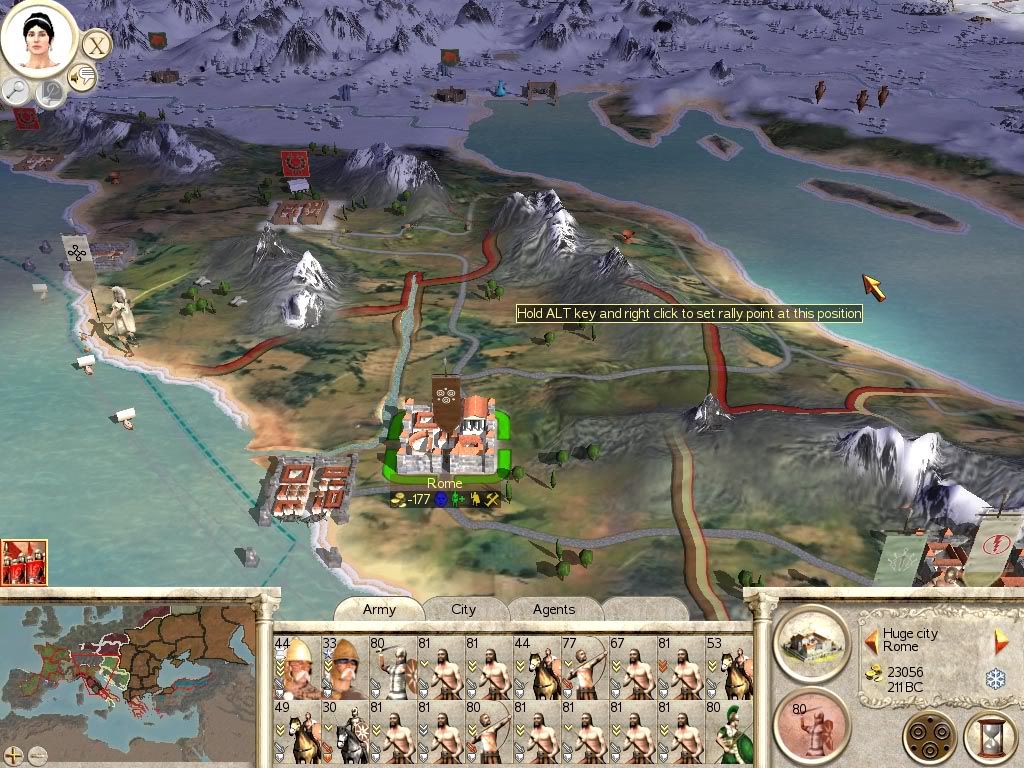
Task: Click the advisor's magnifying glass button
Action: (17, 91)
